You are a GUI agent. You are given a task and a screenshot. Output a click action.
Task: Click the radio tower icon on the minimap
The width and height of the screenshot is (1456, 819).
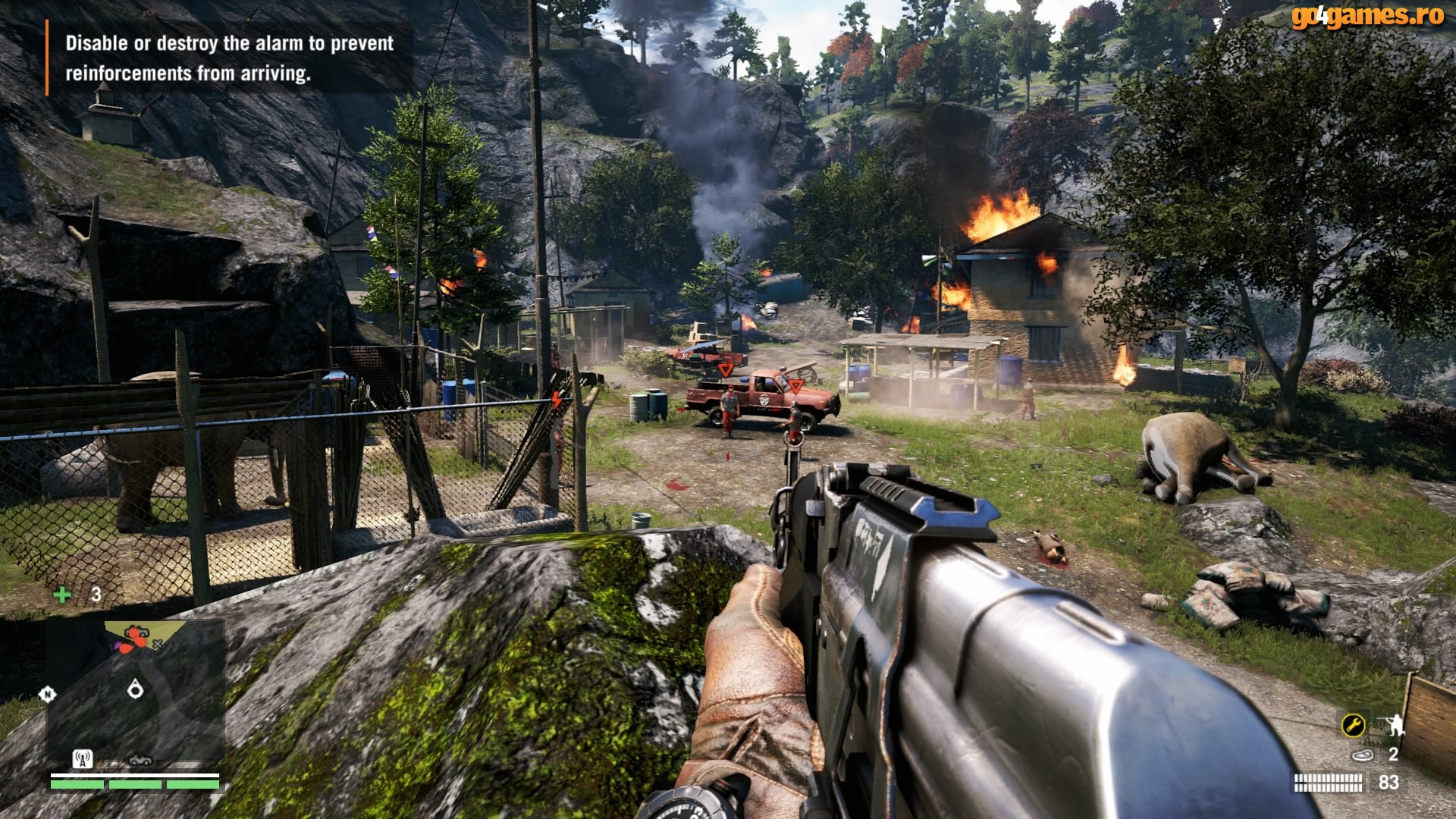(82, 760)
